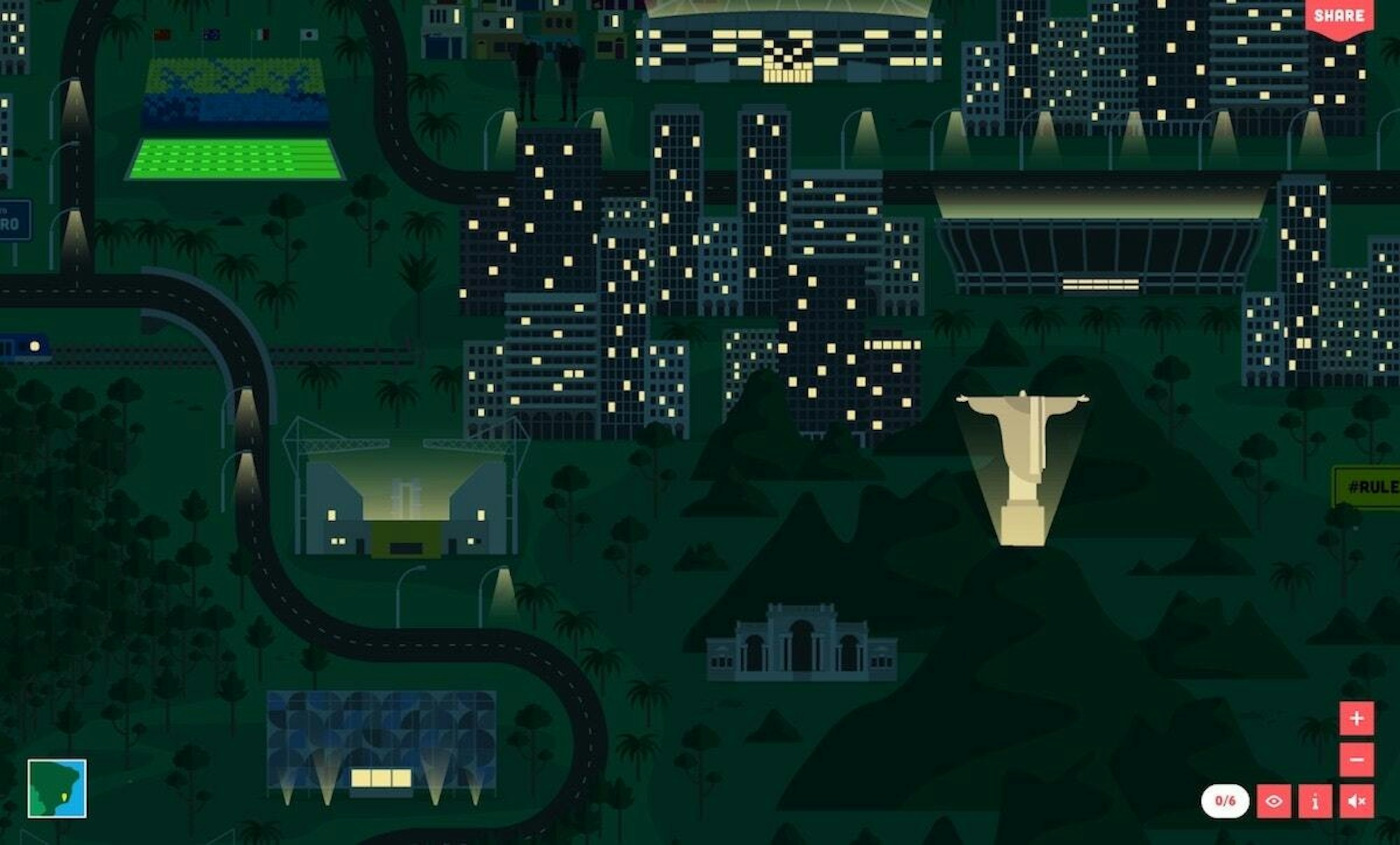
Task: Open the info panel button
Action: [1315, 801]
